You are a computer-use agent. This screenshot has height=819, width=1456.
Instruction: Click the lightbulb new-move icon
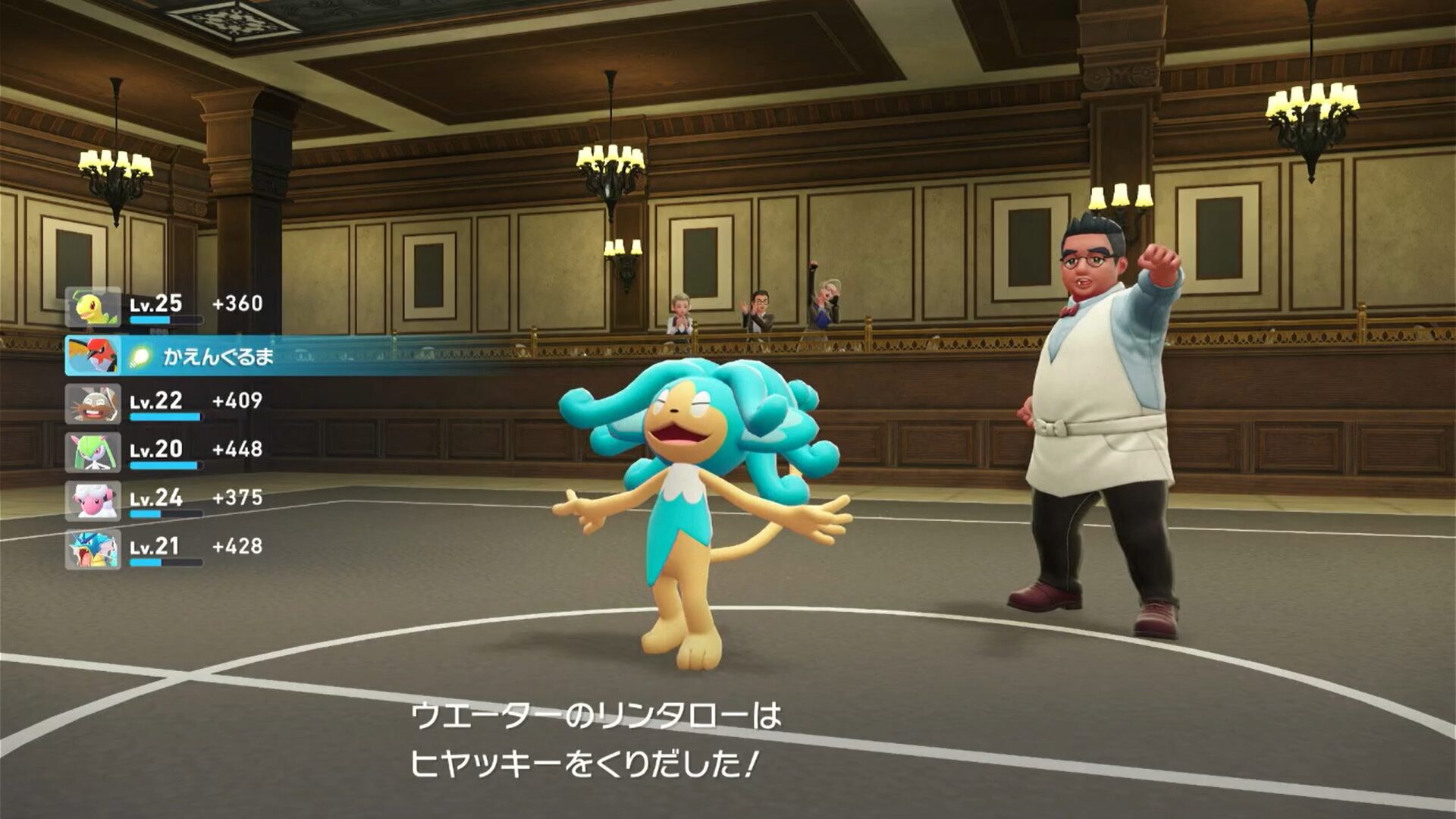point(139,356)
